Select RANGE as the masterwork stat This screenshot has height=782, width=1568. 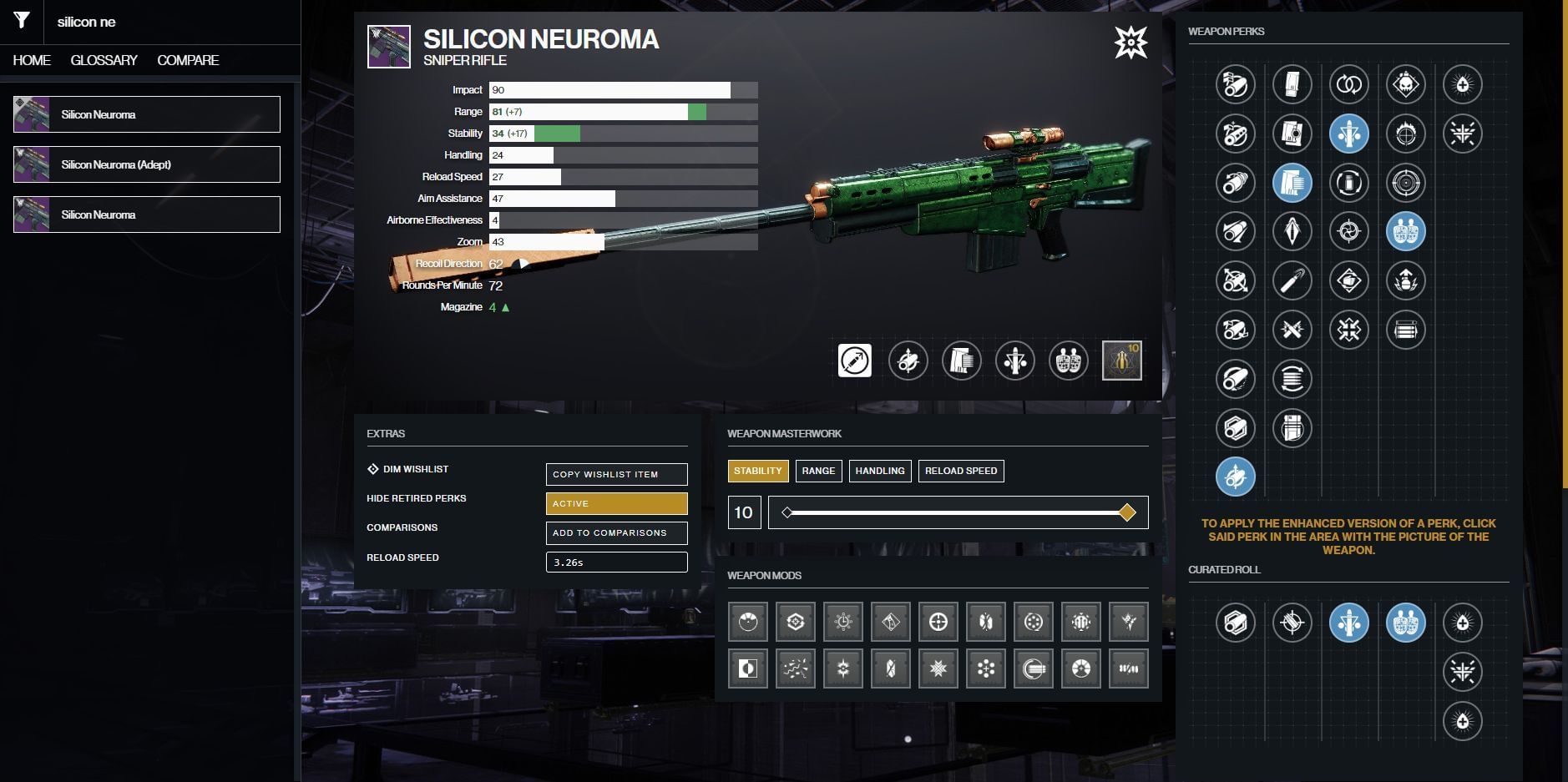tap(819, 471)
